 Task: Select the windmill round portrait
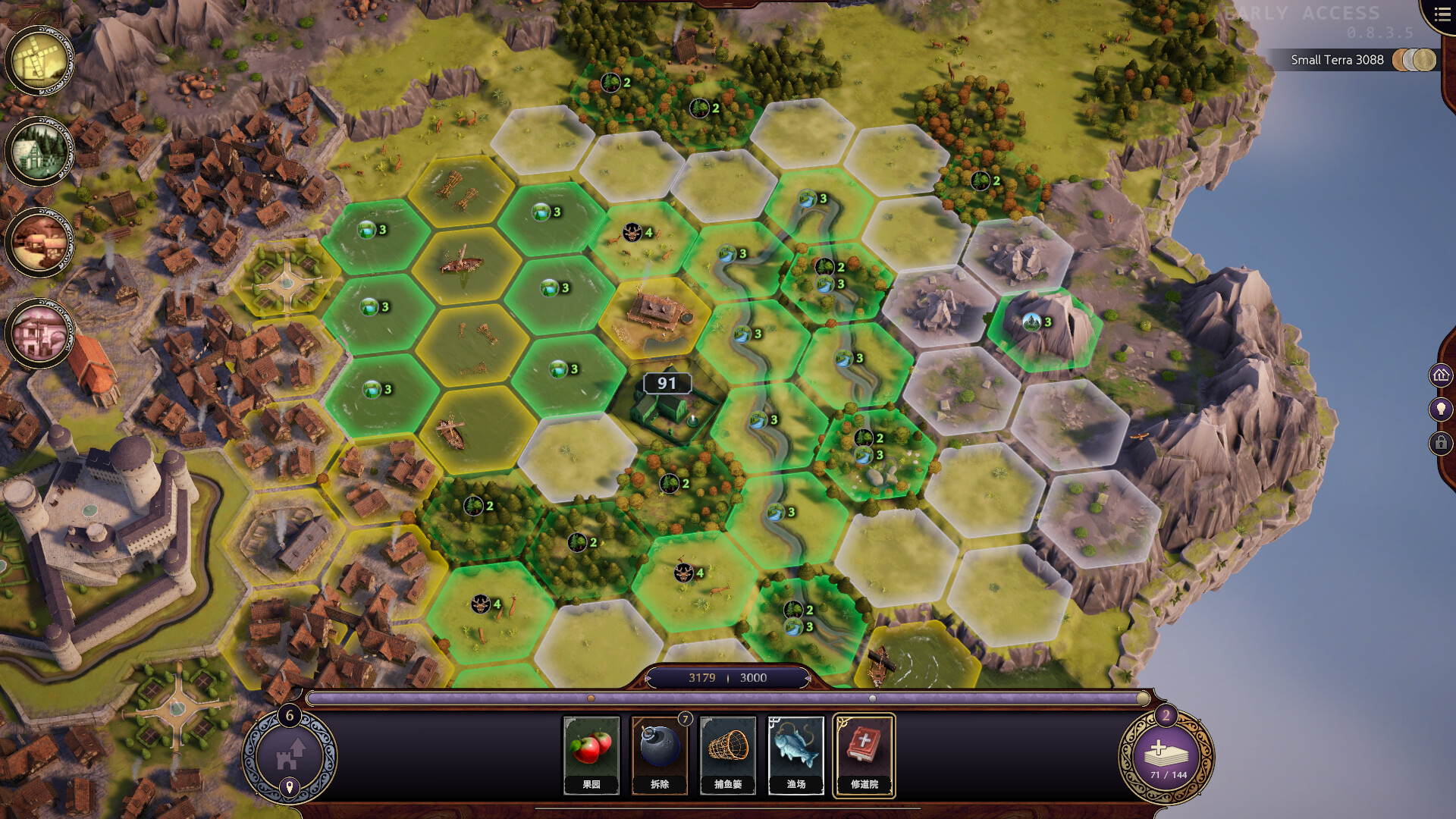pos(39,61)
